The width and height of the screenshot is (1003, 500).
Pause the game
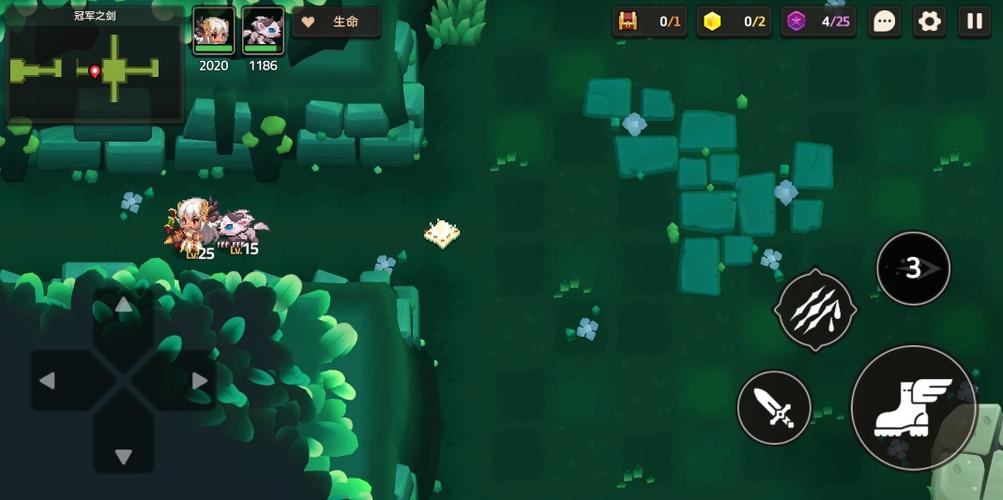(974, 21)
